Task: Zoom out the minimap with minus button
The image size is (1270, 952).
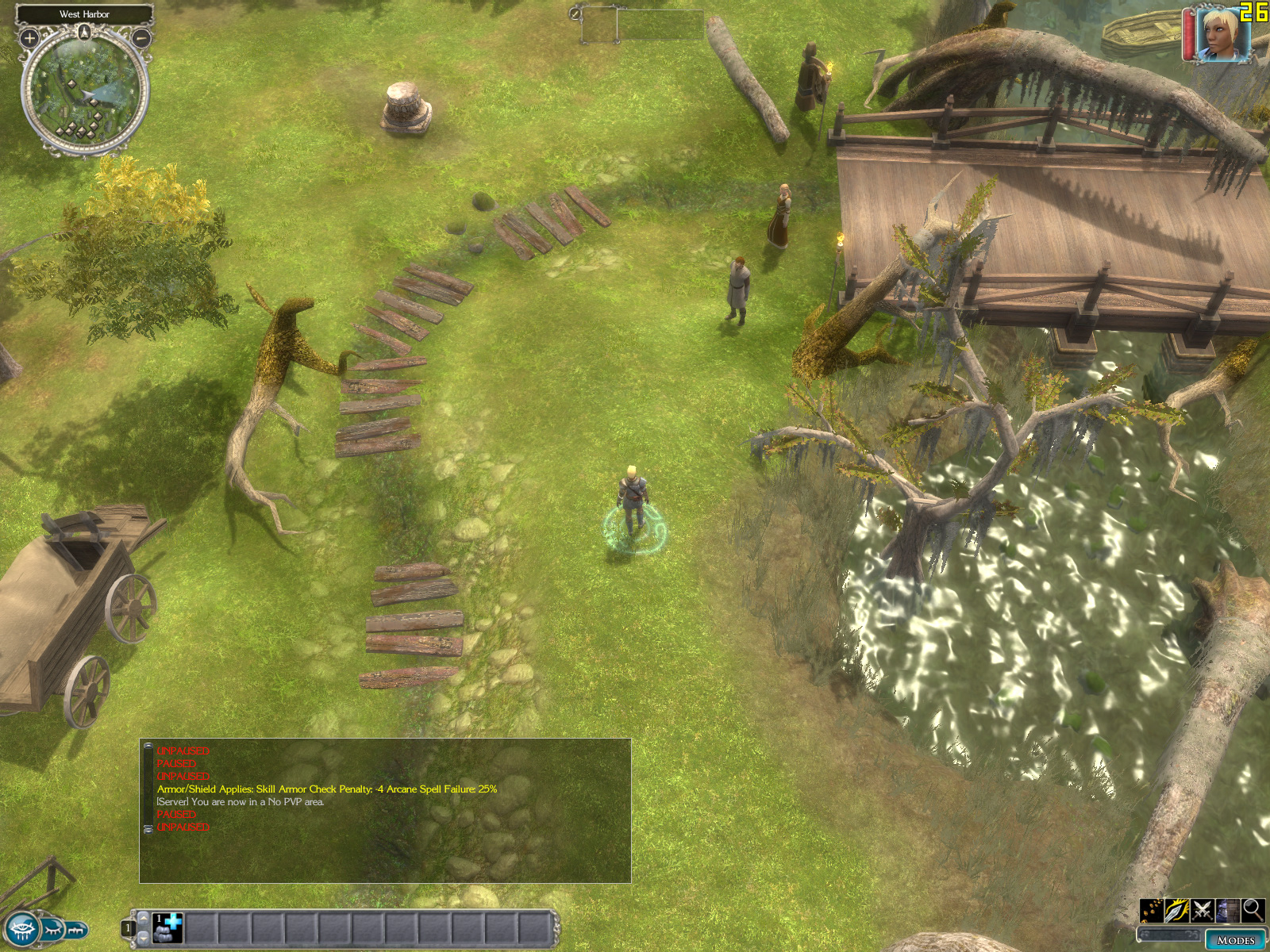Action: pos(140,37)
